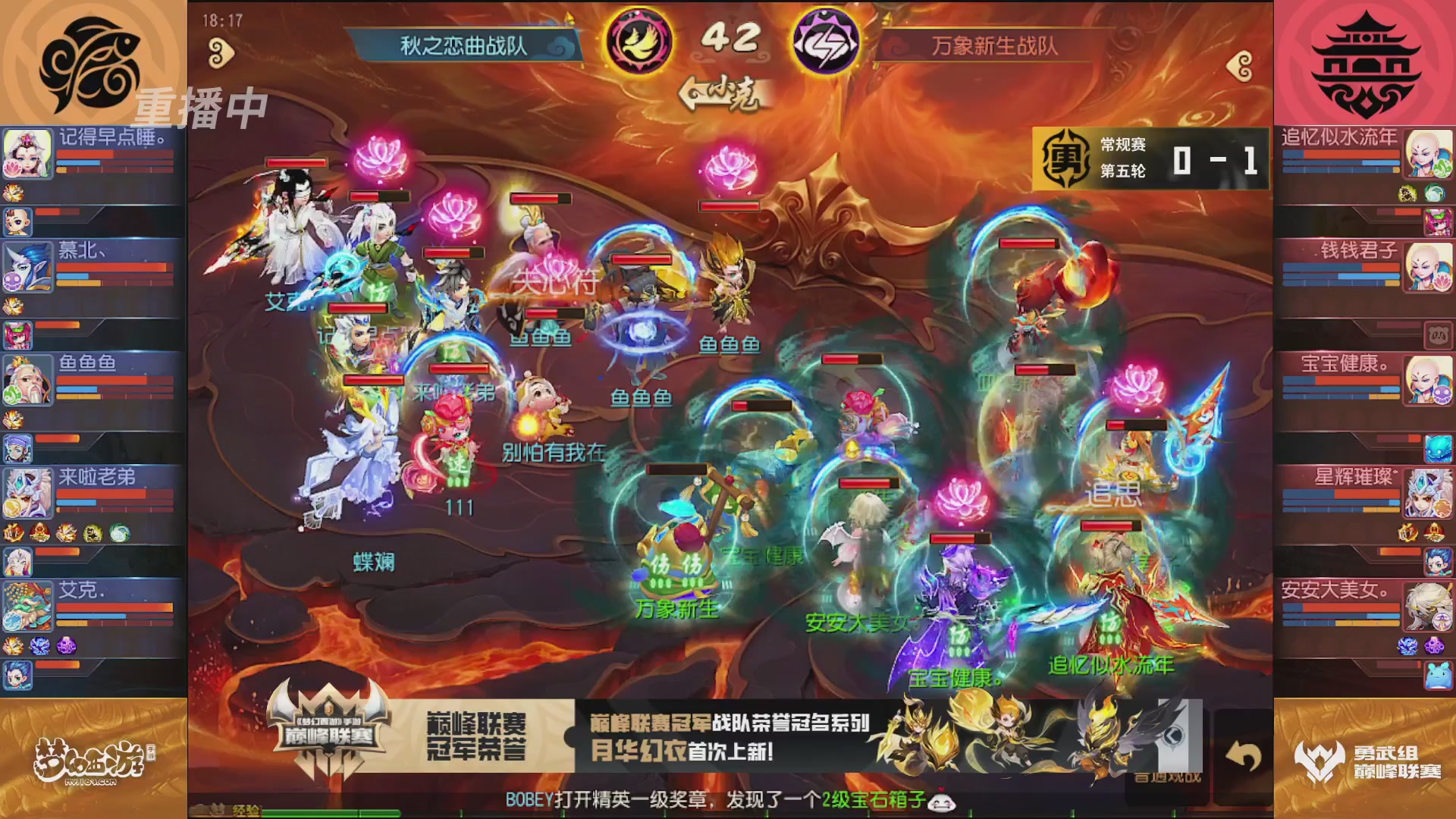Toggle the purple skull buff near 宝宝健康
The width and height of the screenshot is (1456, 819).
pyautogui.click(x=1445, y=394)
